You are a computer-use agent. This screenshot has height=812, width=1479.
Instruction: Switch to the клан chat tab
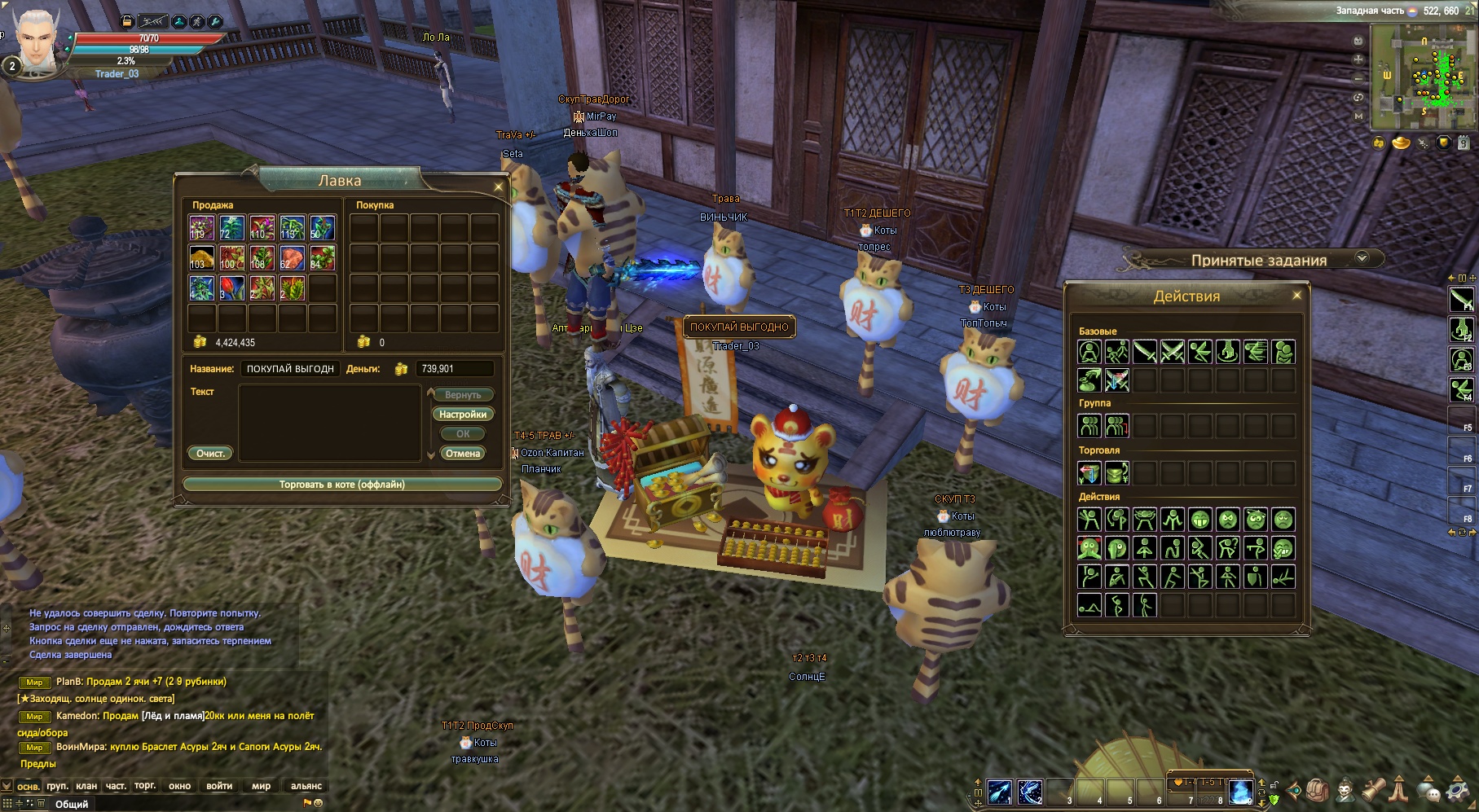pyautogui.click(x=86, y=786)
